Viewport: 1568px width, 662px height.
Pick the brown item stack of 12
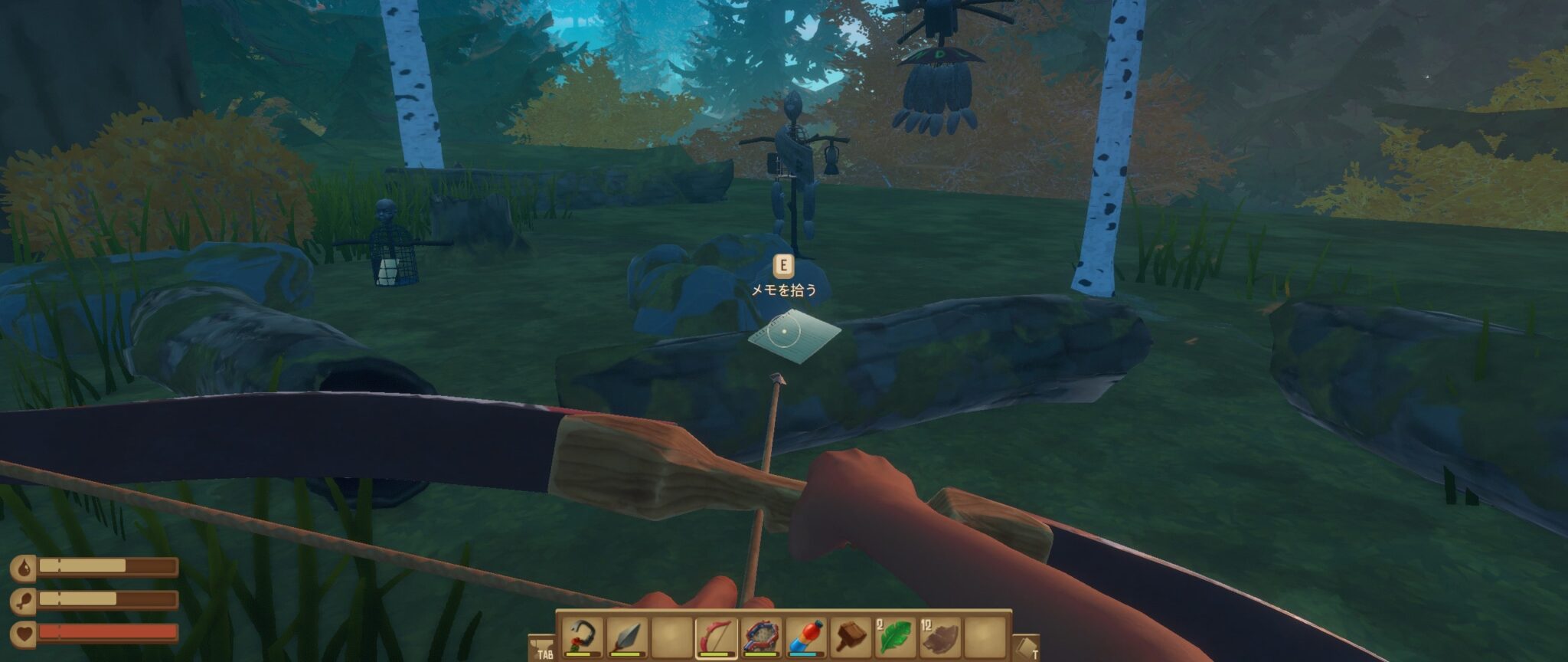940,637
